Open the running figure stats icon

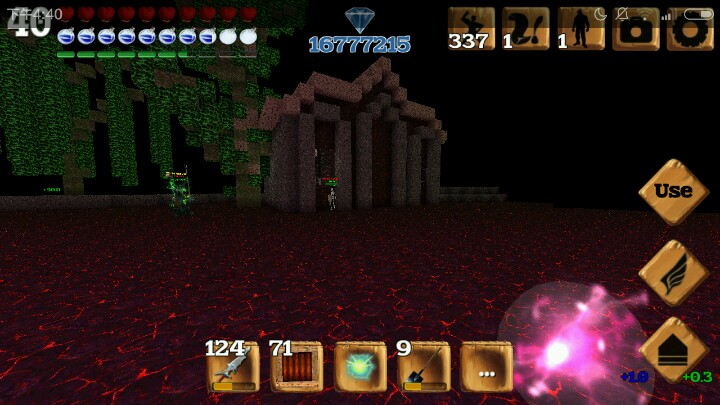coord(471,29)
